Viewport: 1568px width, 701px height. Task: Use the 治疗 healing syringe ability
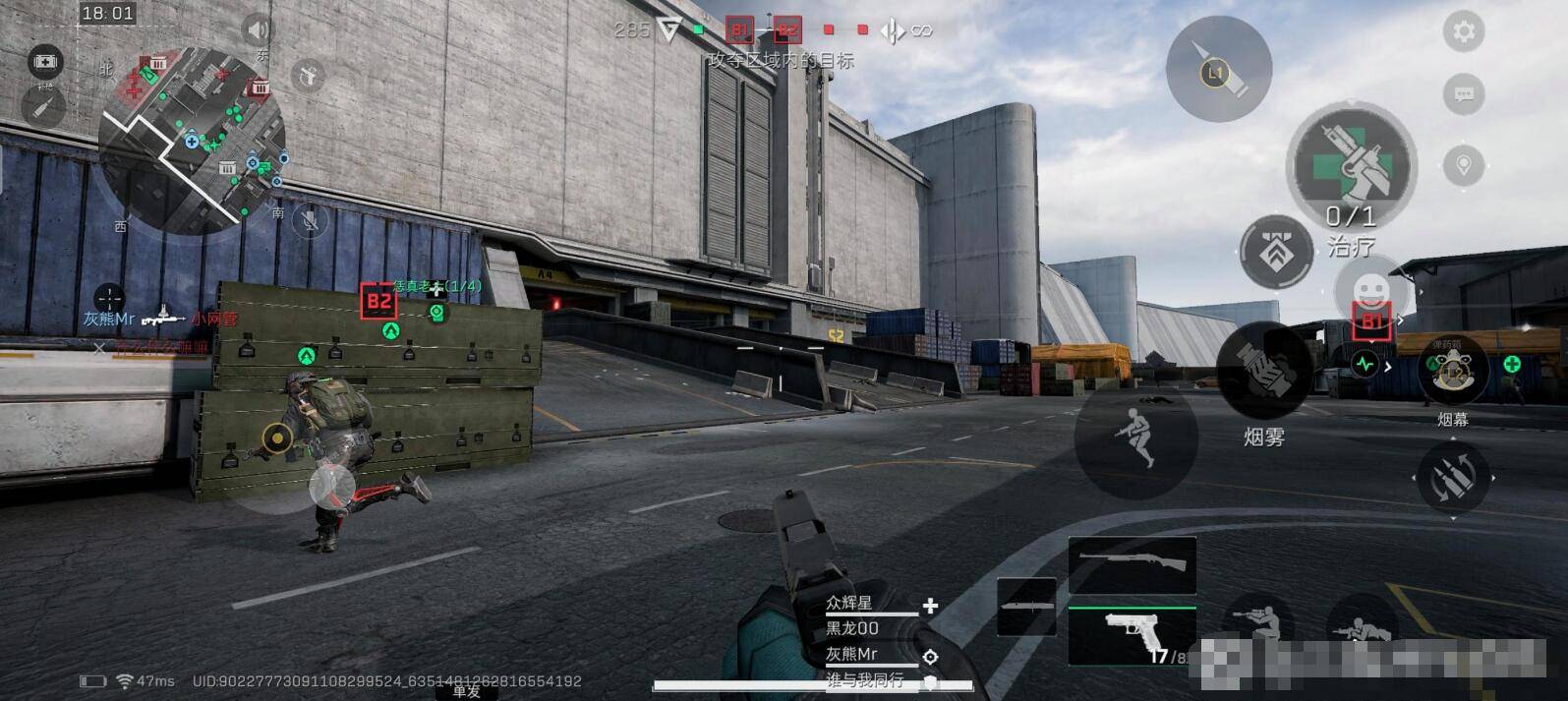1352,167
